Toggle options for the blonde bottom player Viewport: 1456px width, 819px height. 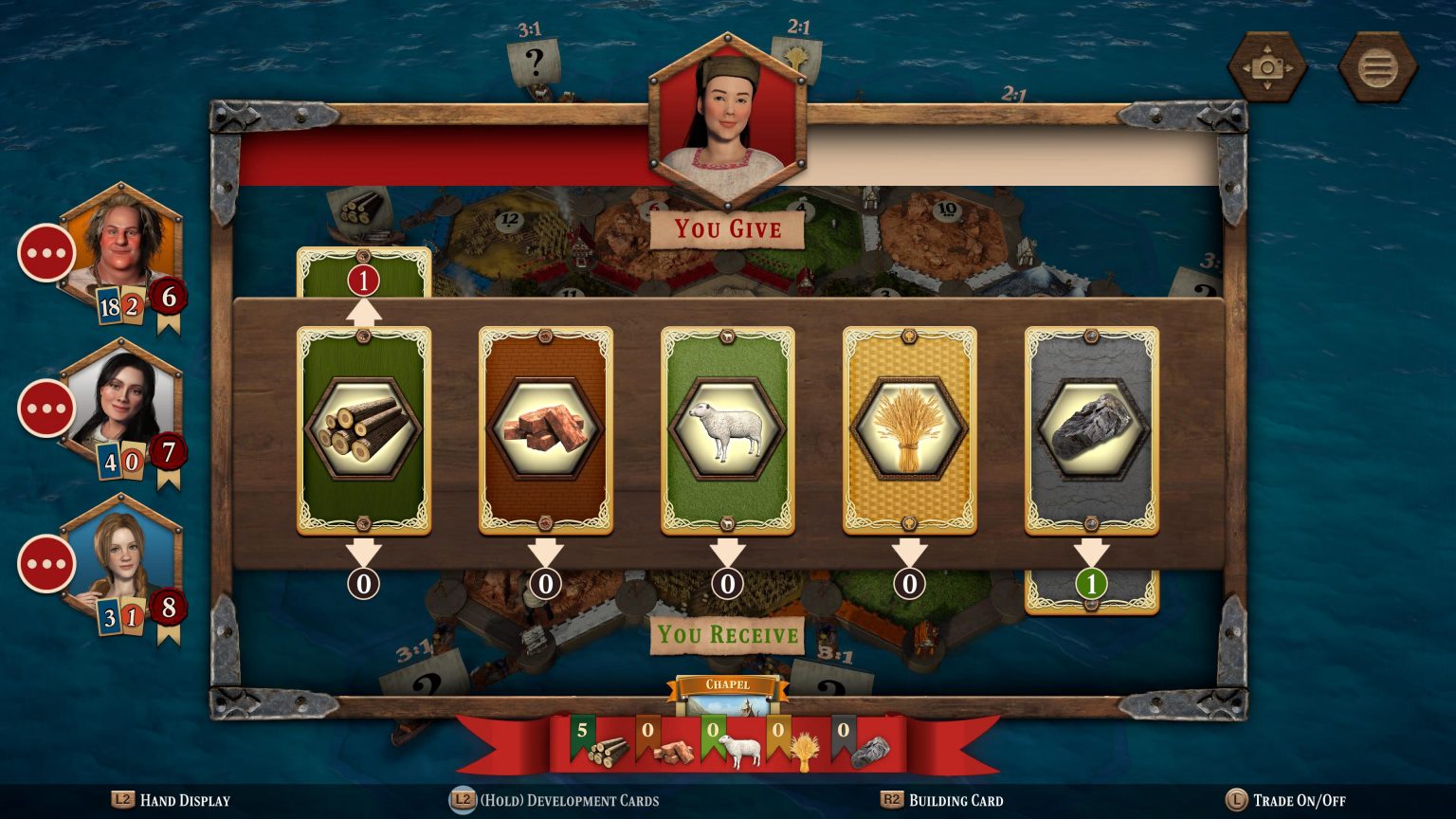pyautogui.click(x=45, y=563)
